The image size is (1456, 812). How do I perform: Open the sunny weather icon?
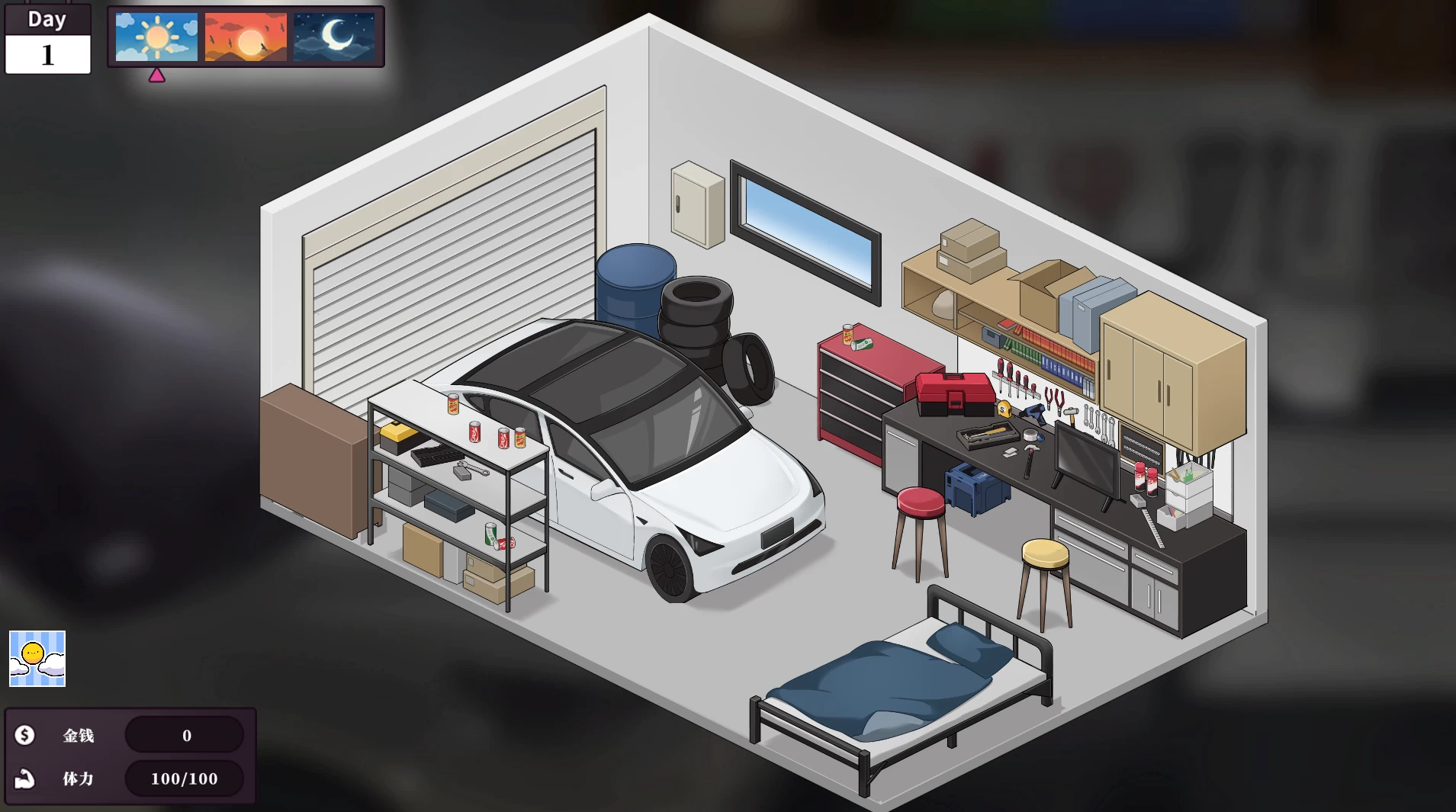(37, 659)
